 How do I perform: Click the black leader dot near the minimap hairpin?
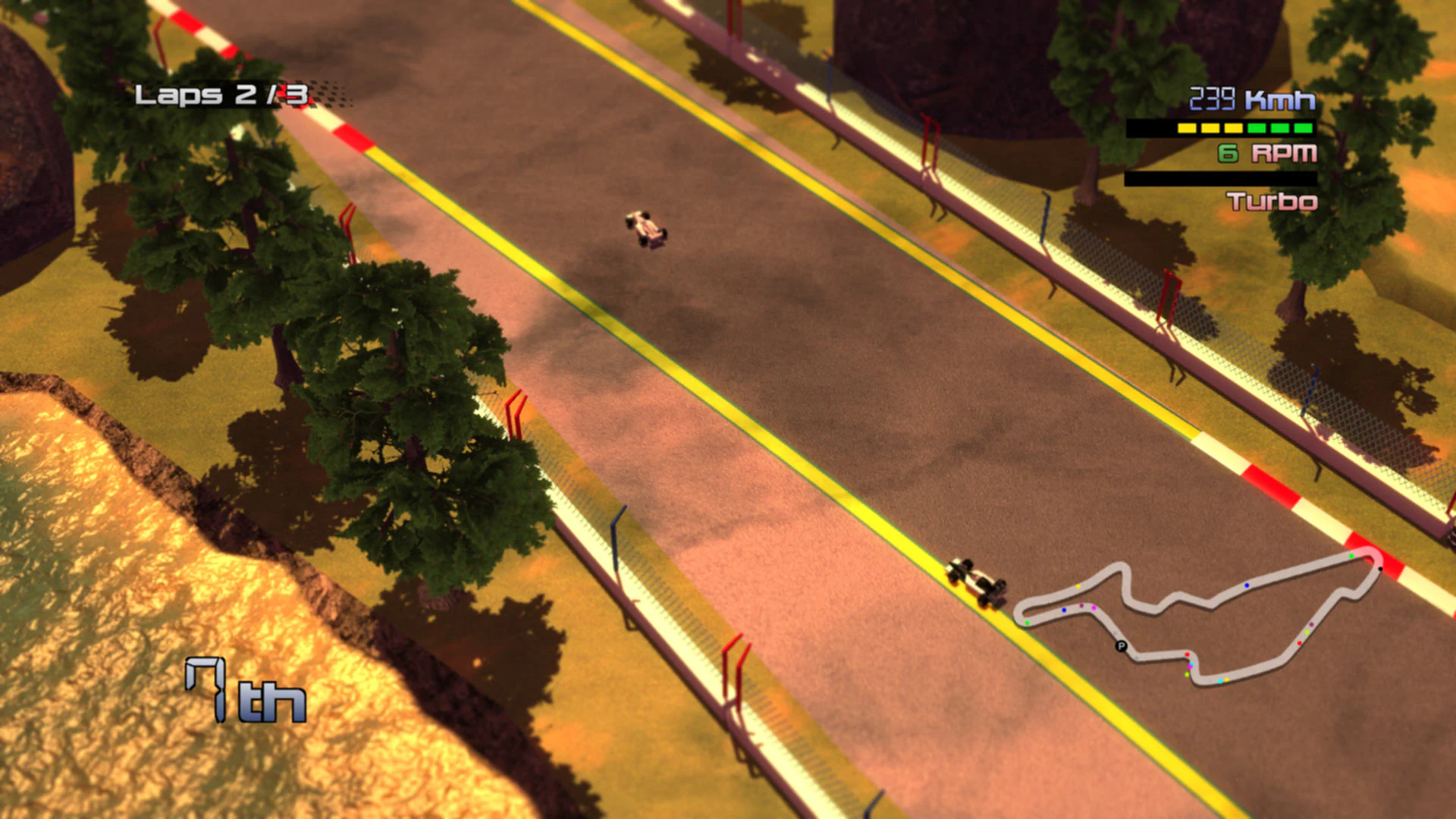tap(1380, 568)
